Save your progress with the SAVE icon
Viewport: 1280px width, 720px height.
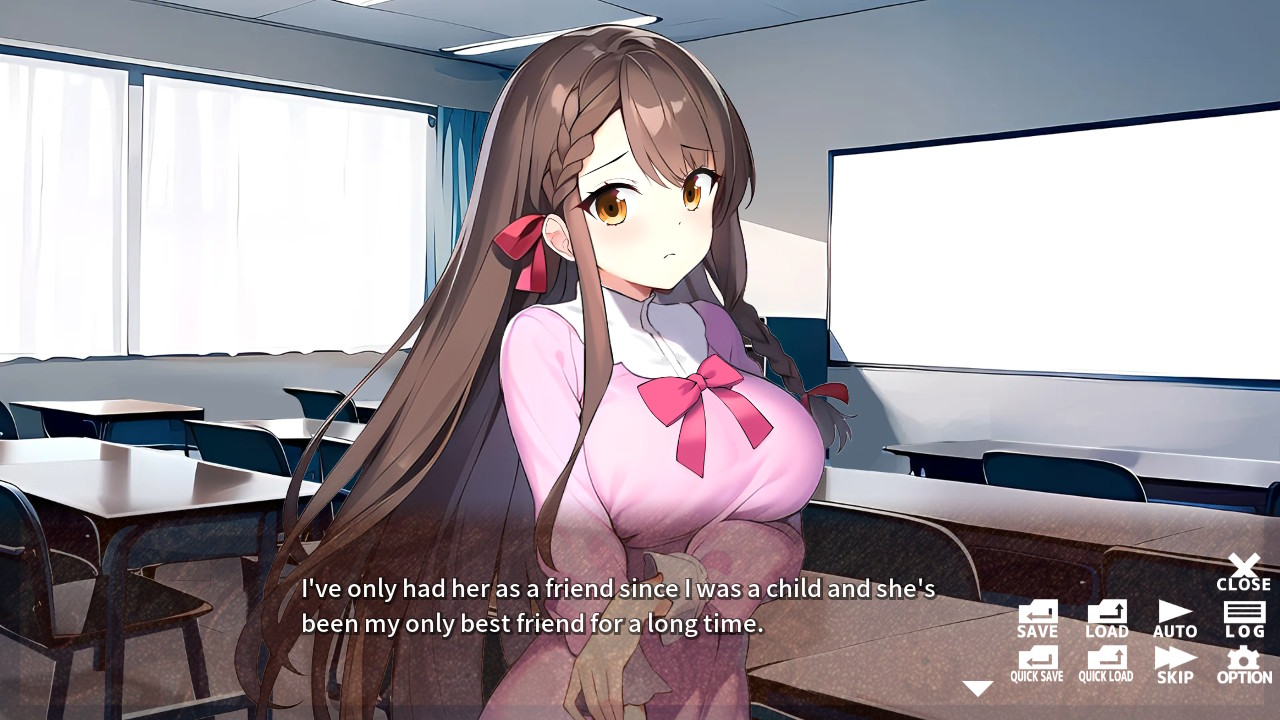(x=1037, y=615)
